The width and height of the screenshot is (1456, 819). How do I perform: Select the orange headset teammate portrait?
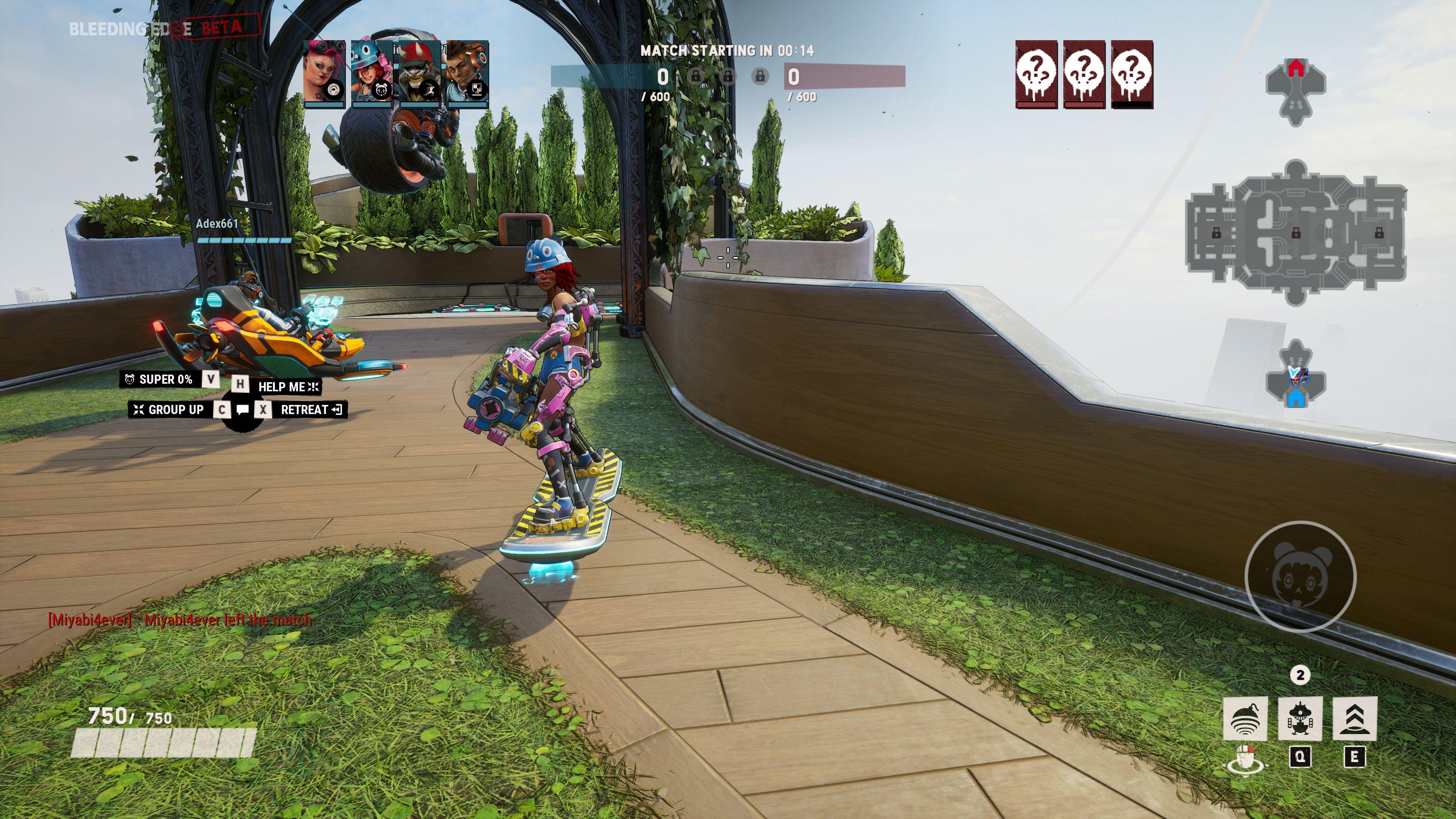coord(467,74)
